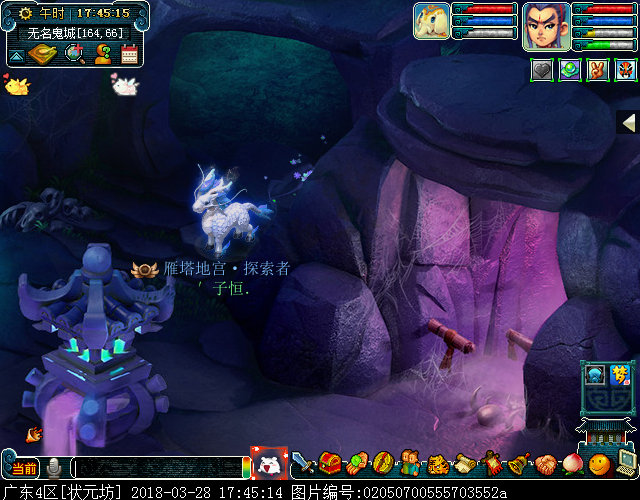The image size is (640, 500).
Task: Open the magnifier search map icon
Action: click(74, 54)
